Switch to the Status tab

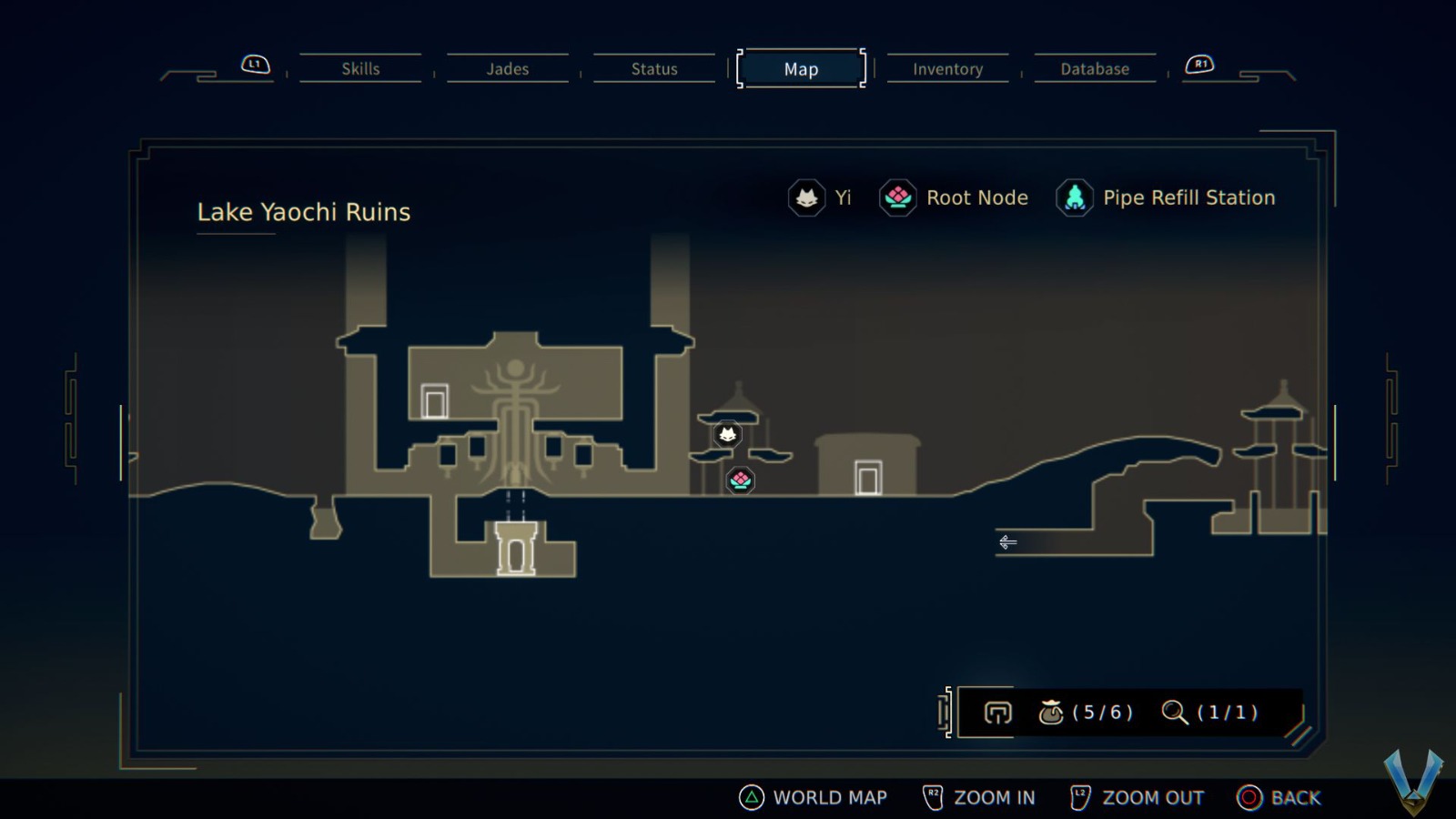pos(652,68)
